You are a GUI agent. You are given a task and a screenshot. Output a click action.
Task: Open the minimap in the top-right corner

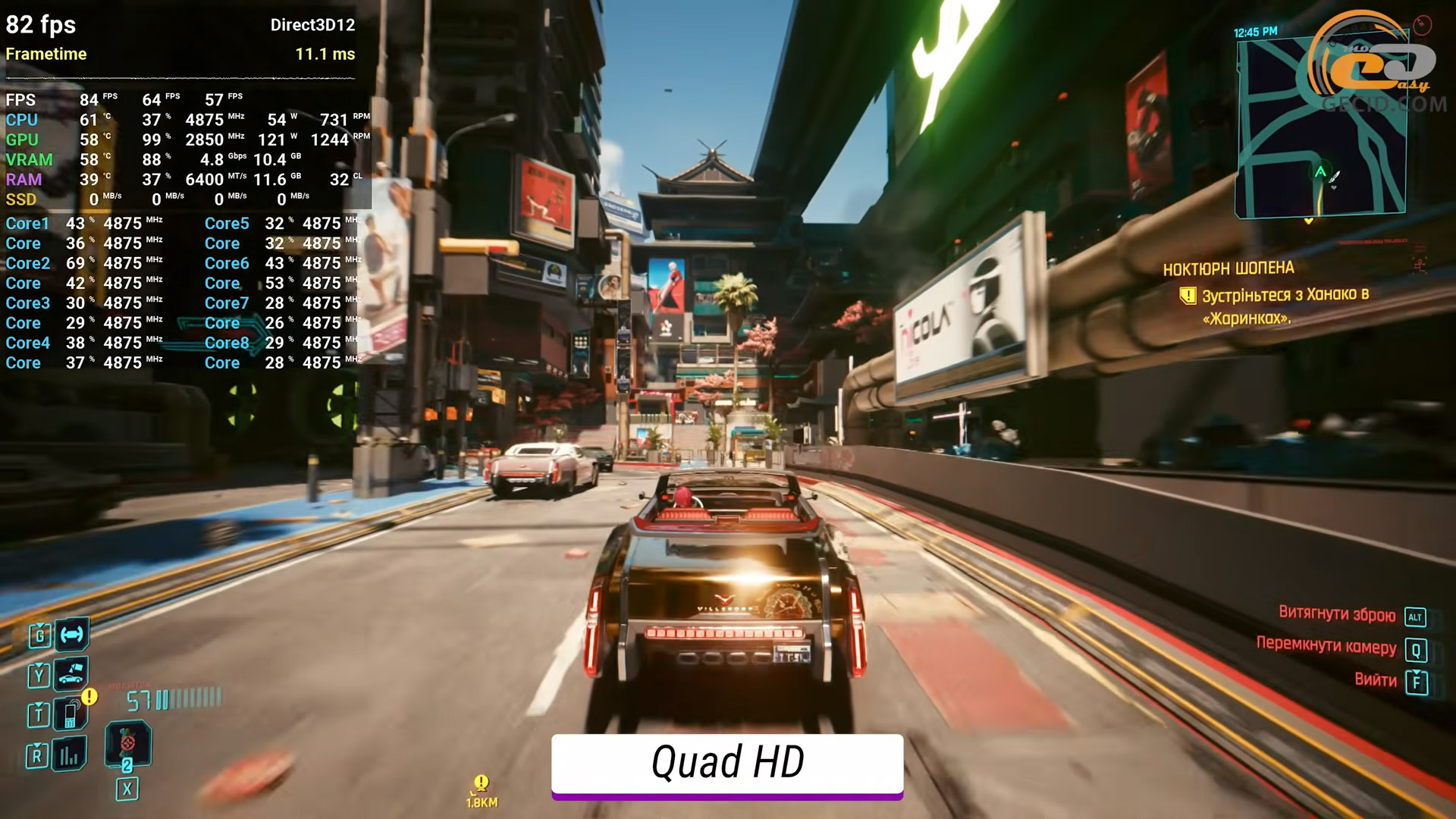[1320, 127]
